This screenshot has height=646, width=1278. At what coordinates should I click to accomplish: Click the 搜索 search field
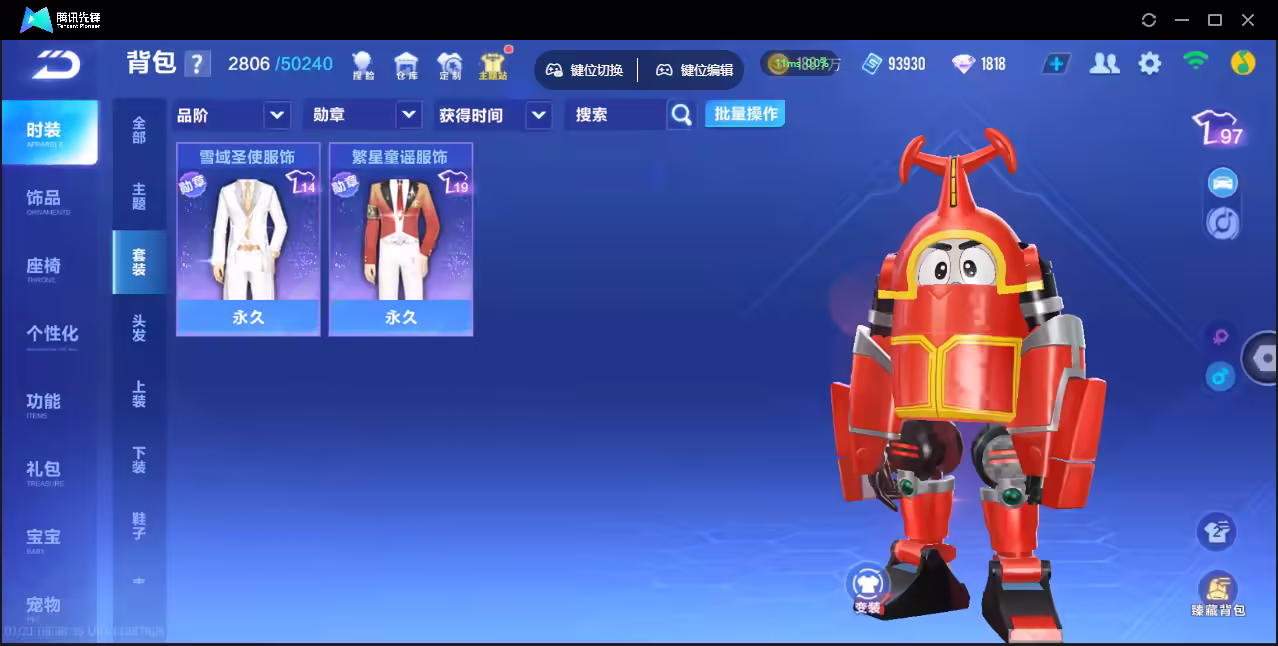(615, 115)
